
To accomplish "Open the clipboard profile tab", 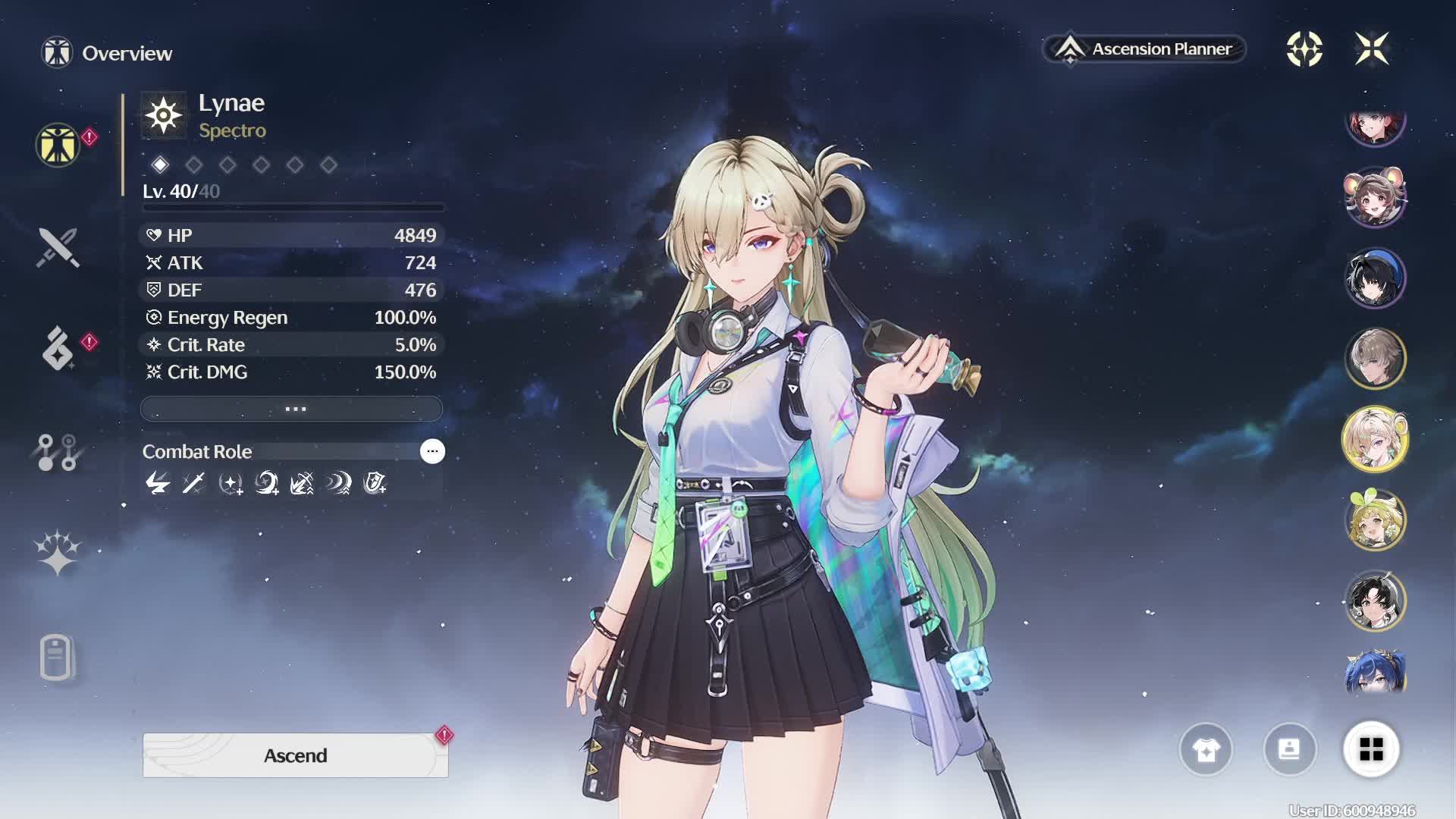I will click(x=58, y=657).
